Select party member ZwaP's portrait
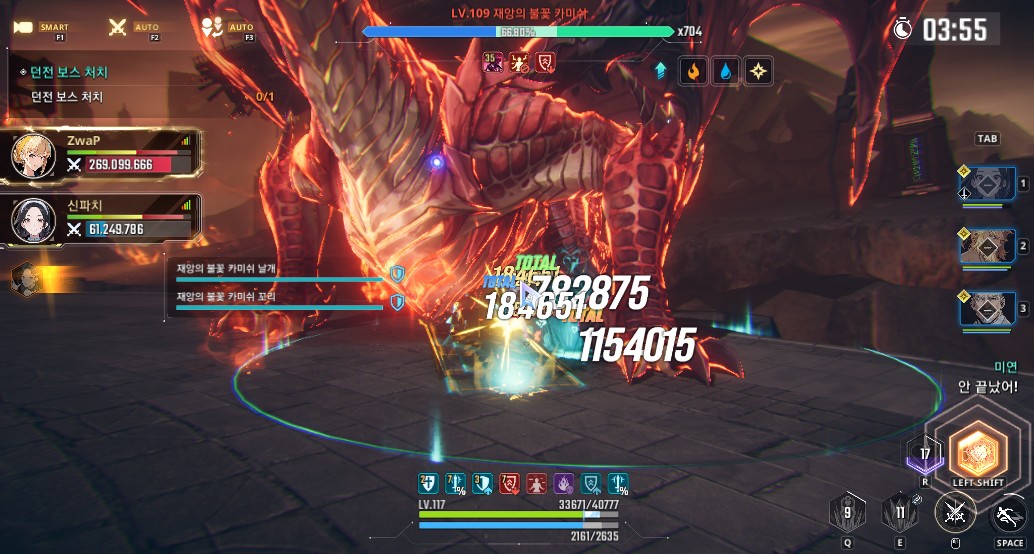The image size is (1034, 554). [33, 156]
